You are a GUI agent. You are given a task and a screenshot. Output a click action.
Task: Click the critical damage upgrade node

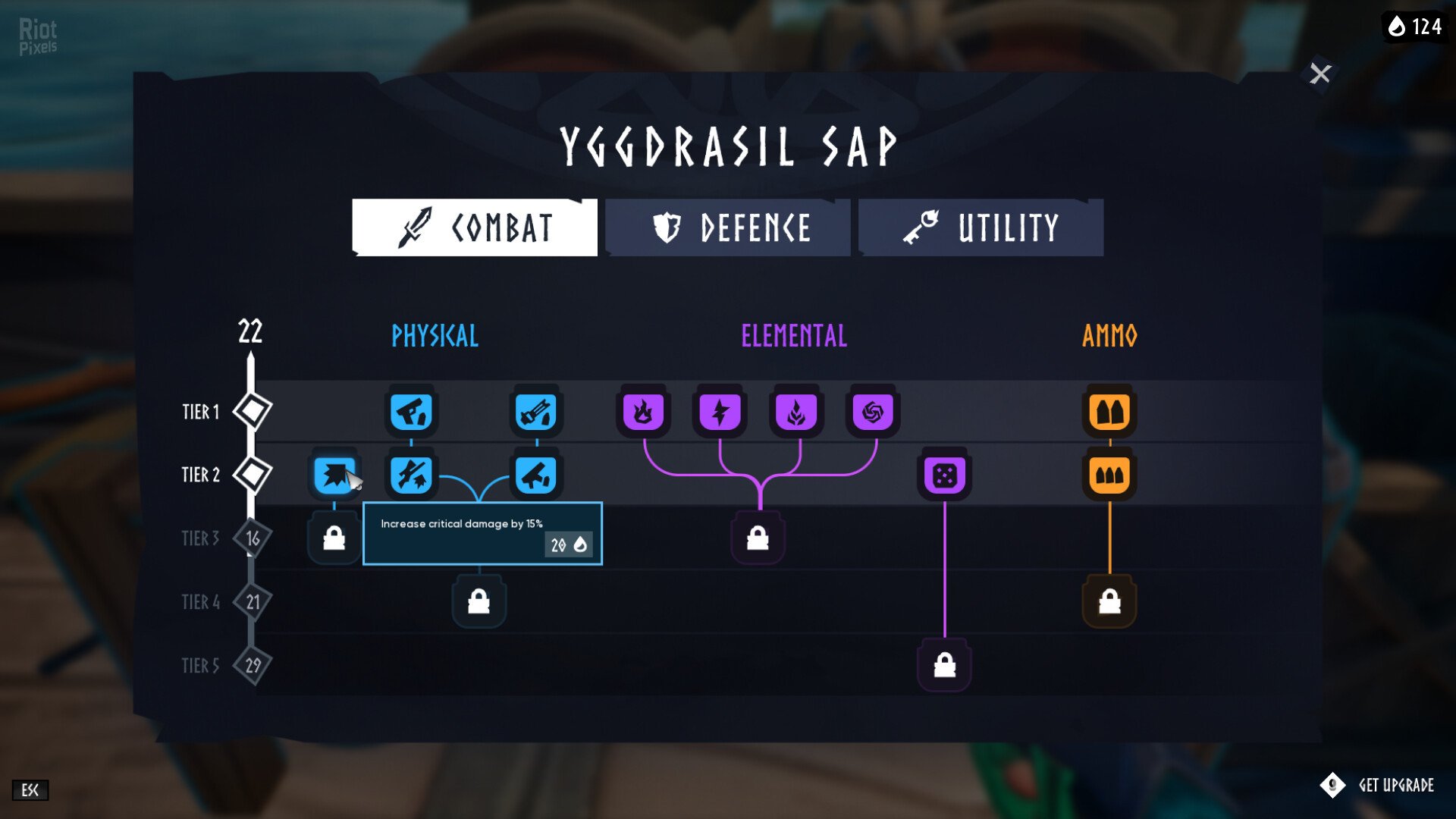click(x=334, y=475)
